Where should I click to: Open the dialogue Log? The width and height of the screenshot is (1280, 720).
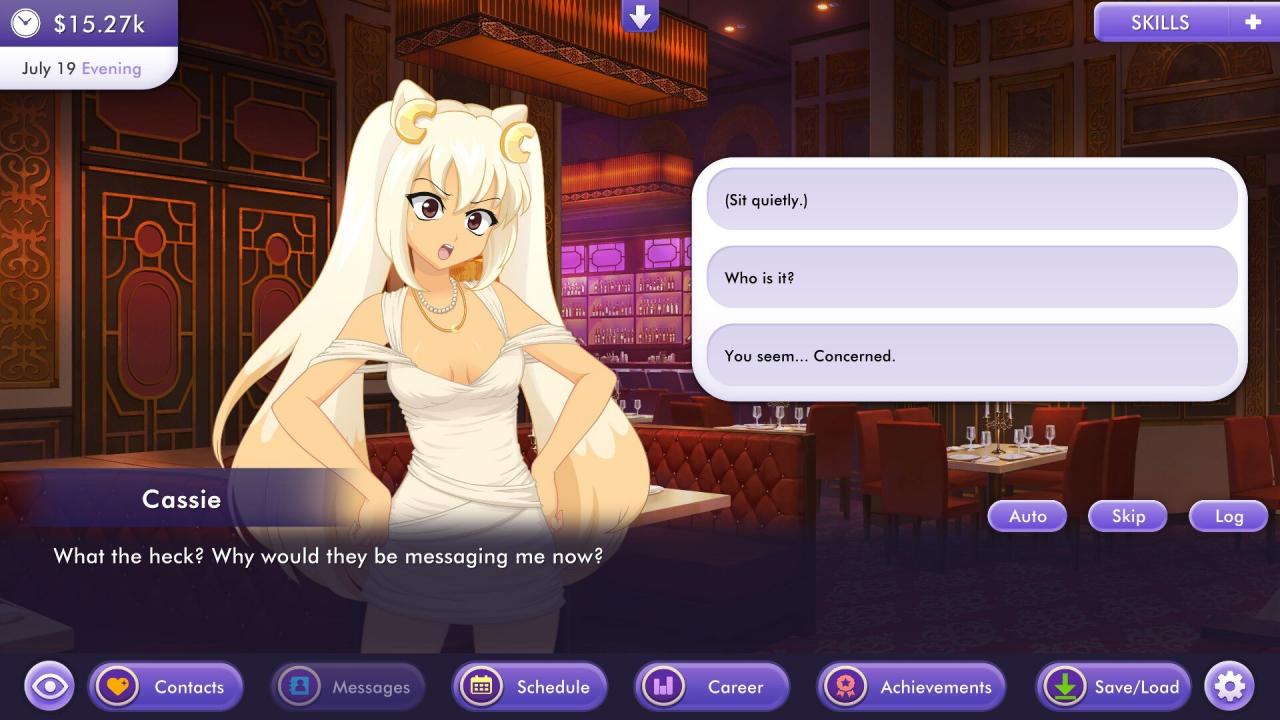pos(1228,516)
